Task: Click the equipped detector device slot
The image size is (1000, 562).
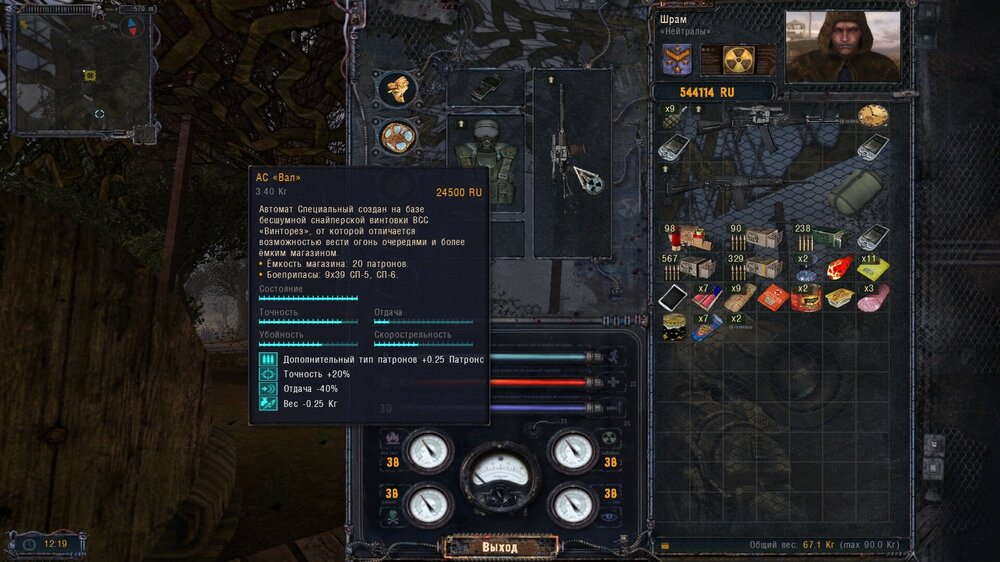Action: point(485,88)
